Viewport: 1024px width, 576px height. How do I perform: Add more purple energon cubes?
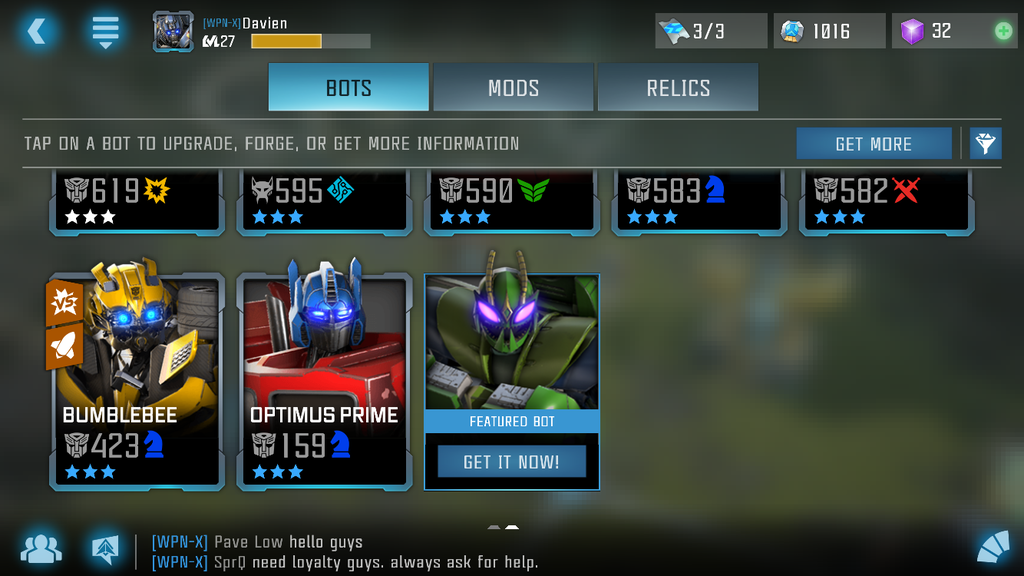[1003, 31]
